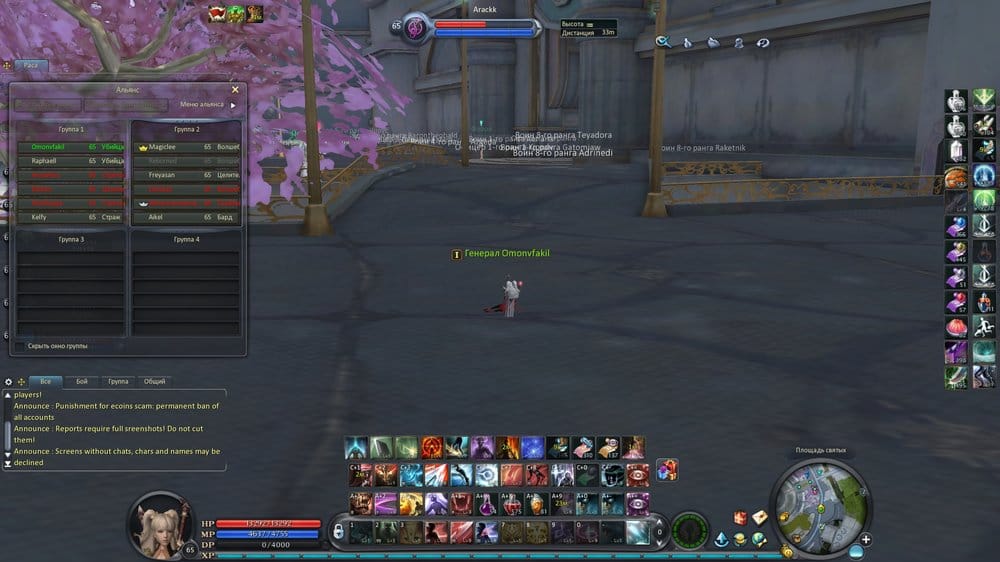Toggle the Скрыть окно группы checkbox
This screenshot has height=562, width=1000.
click(x=20, y=346)
